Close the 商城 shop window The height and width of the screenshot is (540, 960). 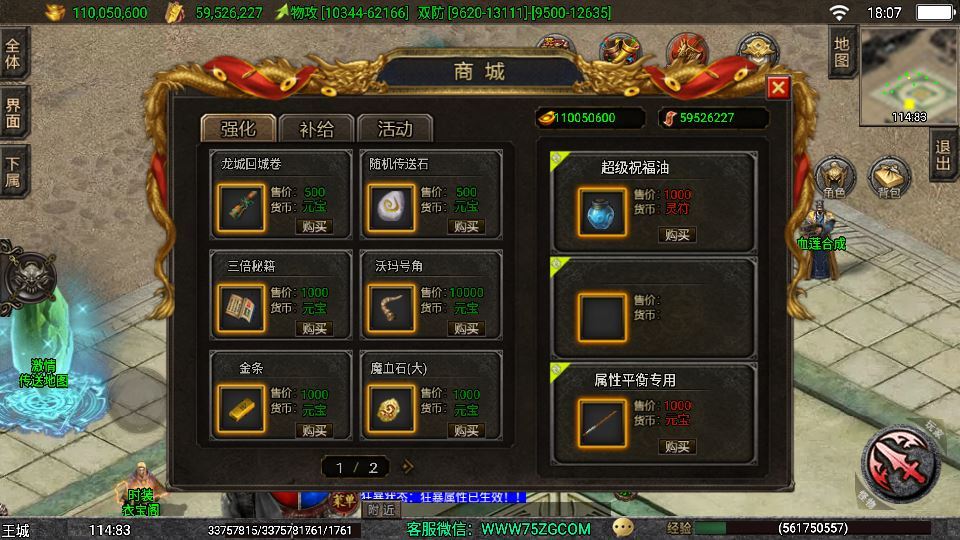[778, 88]
